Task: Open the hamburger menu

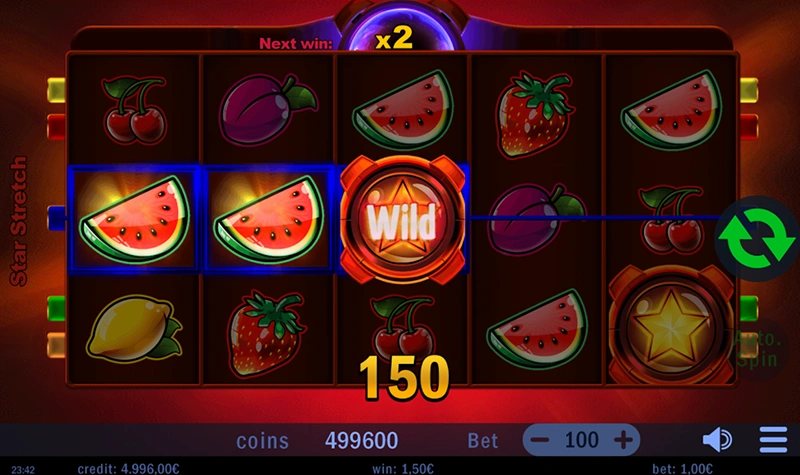Action: point(773,439)
